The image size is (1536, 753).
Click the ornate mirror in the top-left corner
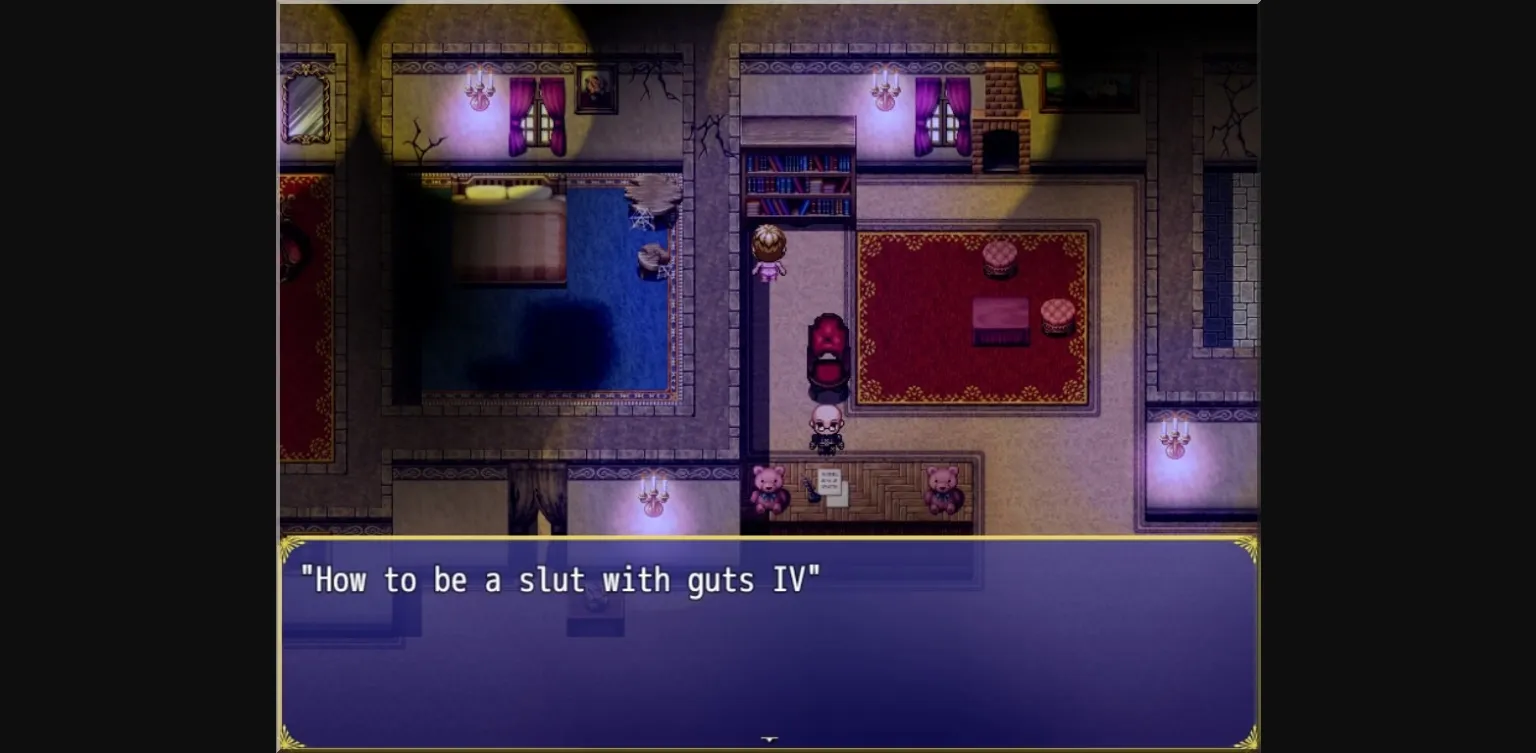(306, 100)
